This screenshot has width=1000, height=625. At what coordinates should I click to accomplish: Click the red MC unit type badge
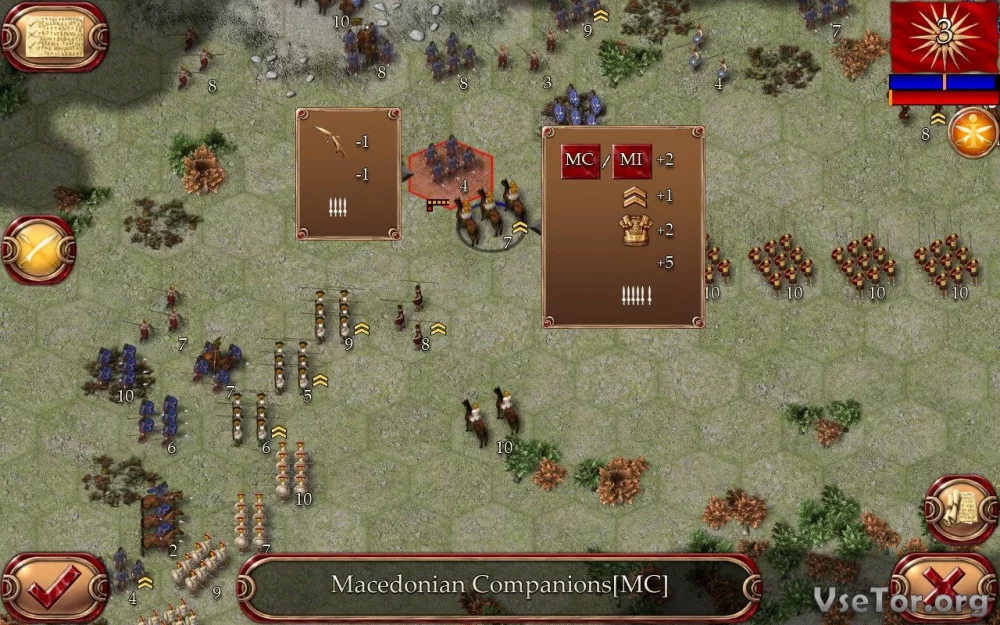[580, 161]
